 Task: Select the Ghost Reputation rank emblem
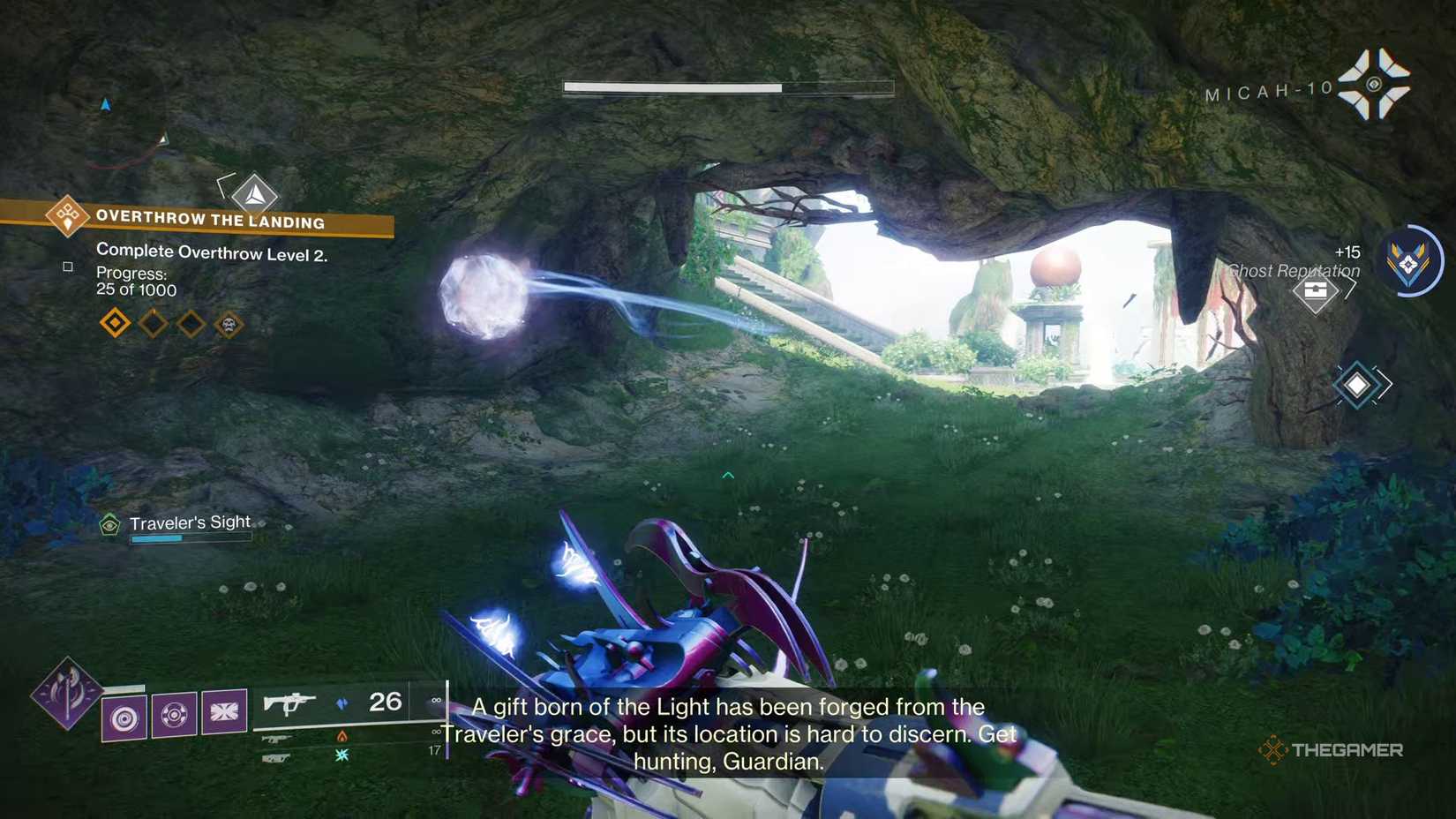coord(1409,263)
